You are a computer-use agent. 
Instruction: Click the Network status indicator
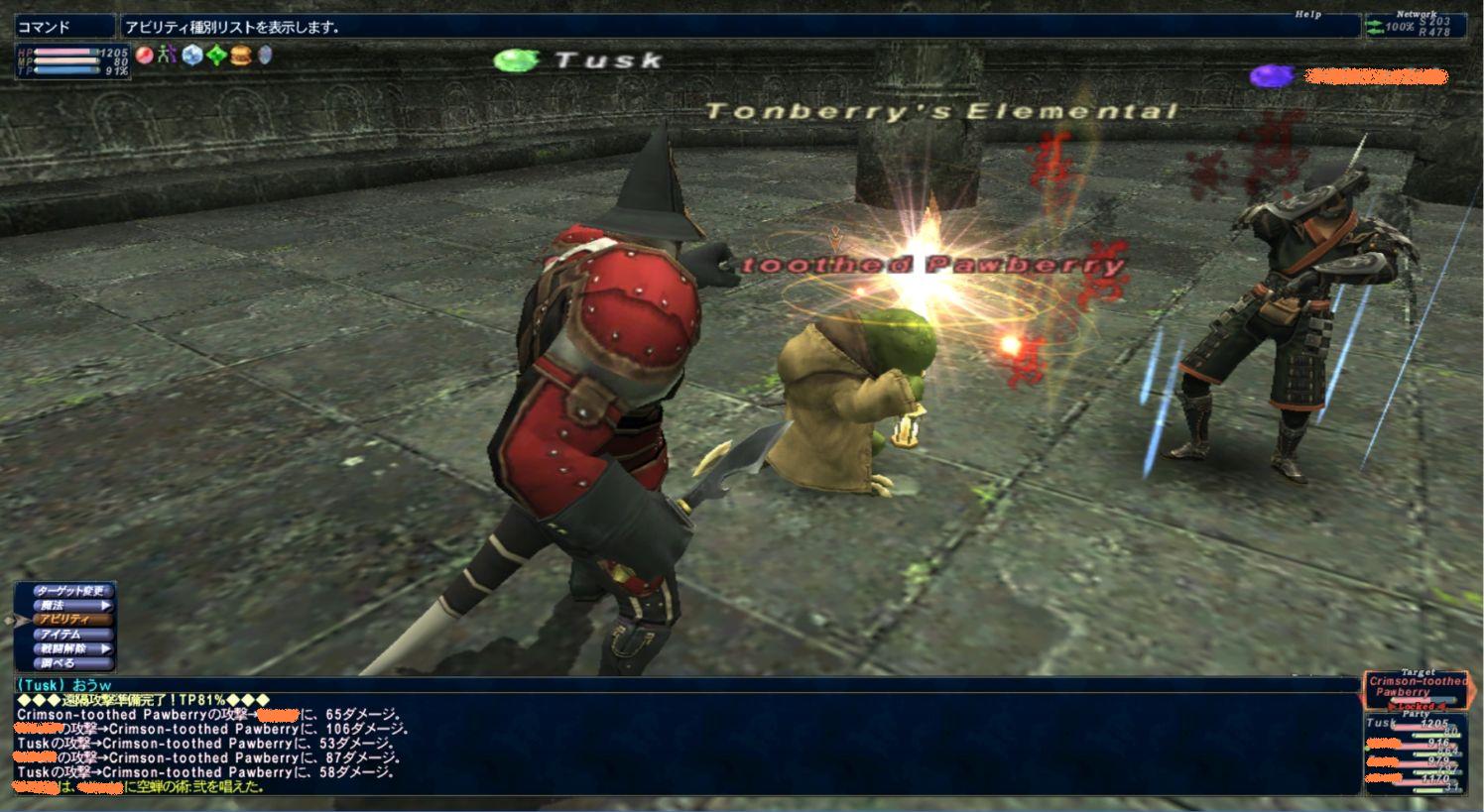click(1416, 26)
